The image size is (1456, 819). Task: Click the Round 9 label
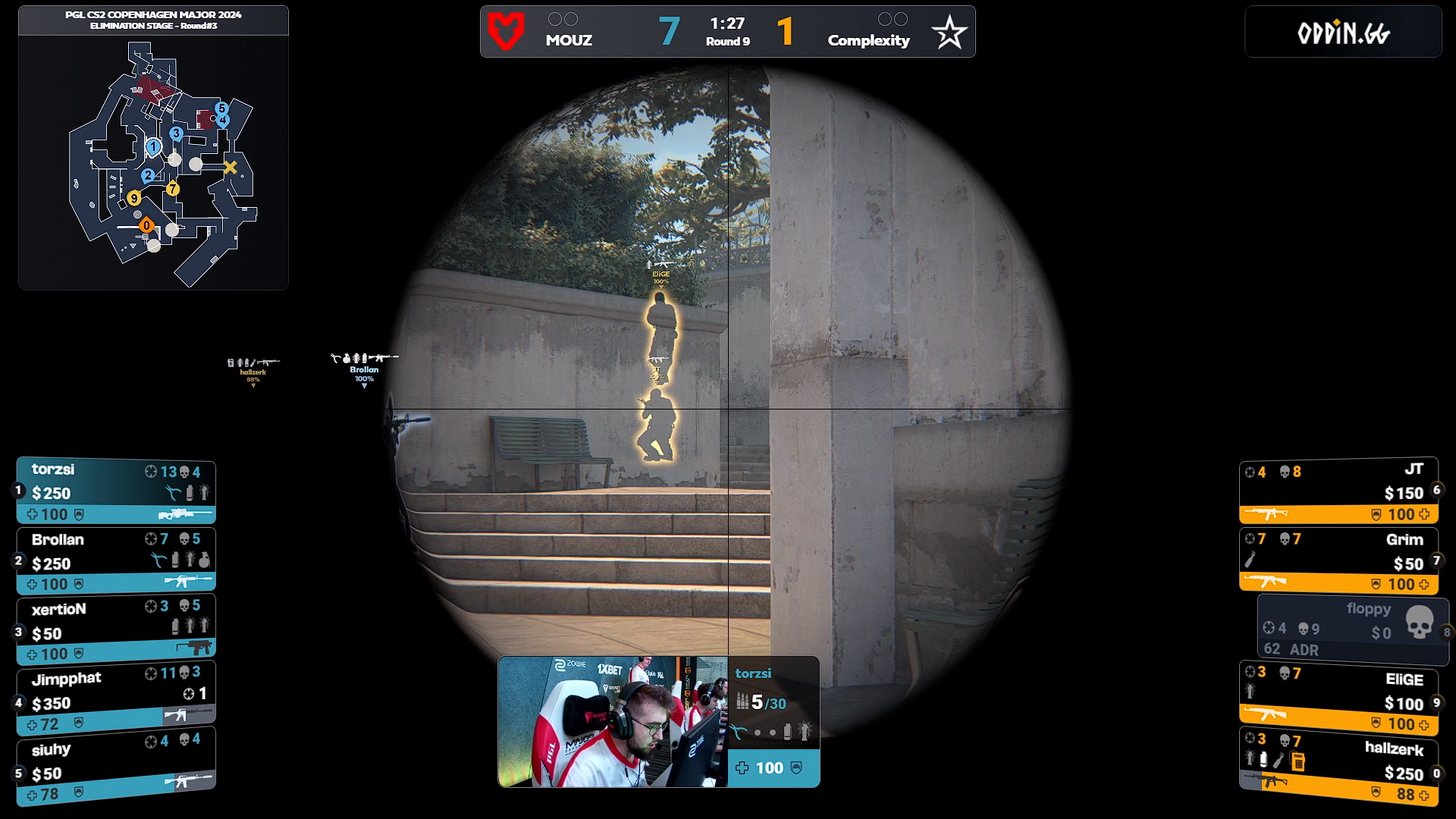[x=728, y=42]
